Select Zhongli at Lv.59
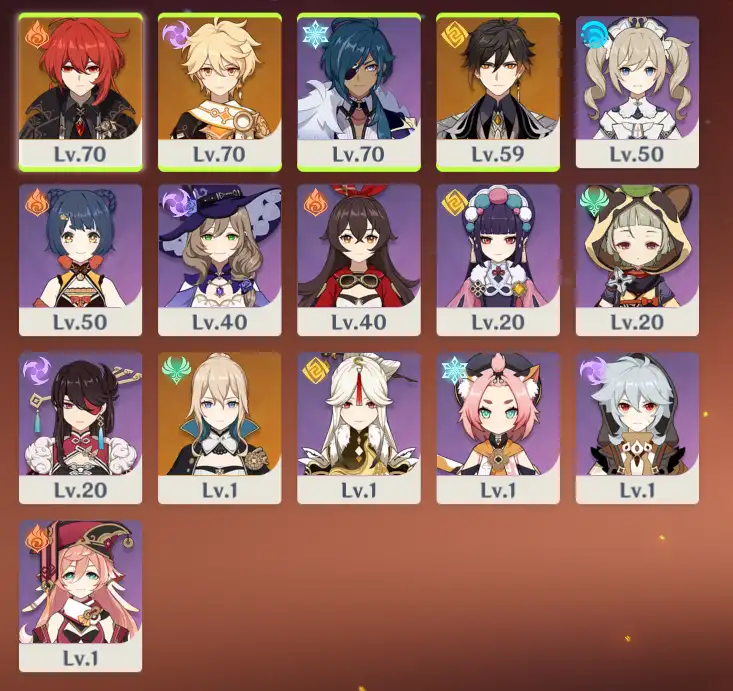The height and width of the screenshot is (691, 733). pos(498,90)
